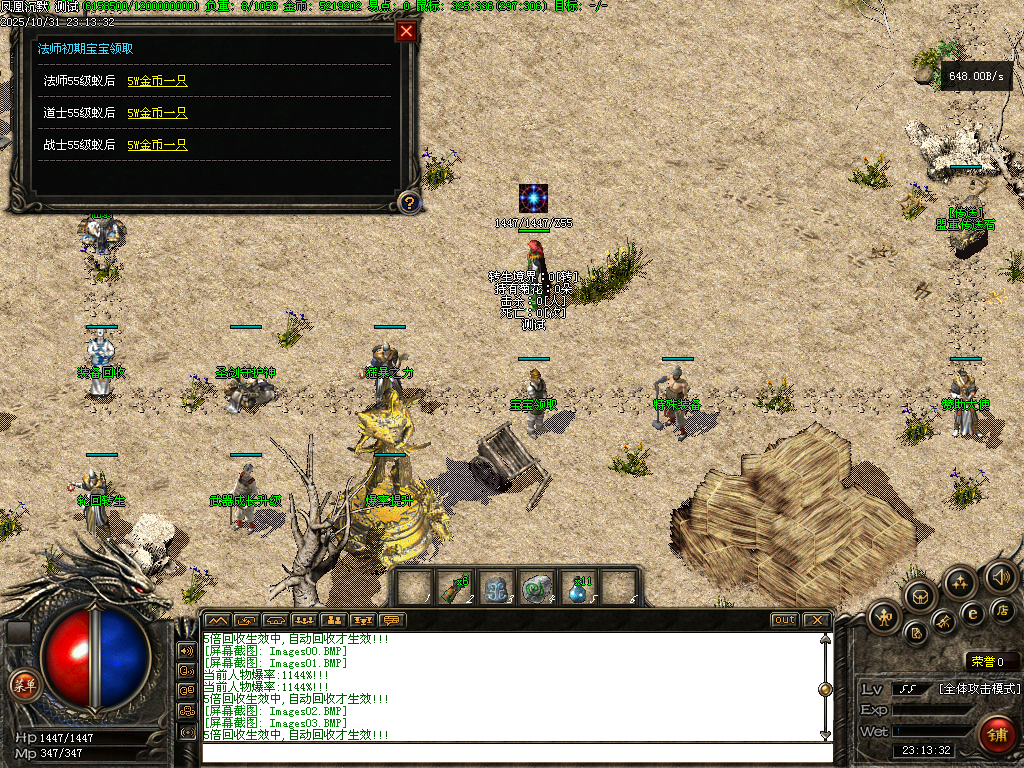Screen dimensions: 1024x768
Task: Claim the 法师55级 pet for 5W gold
Action: (x=157, y=81)
